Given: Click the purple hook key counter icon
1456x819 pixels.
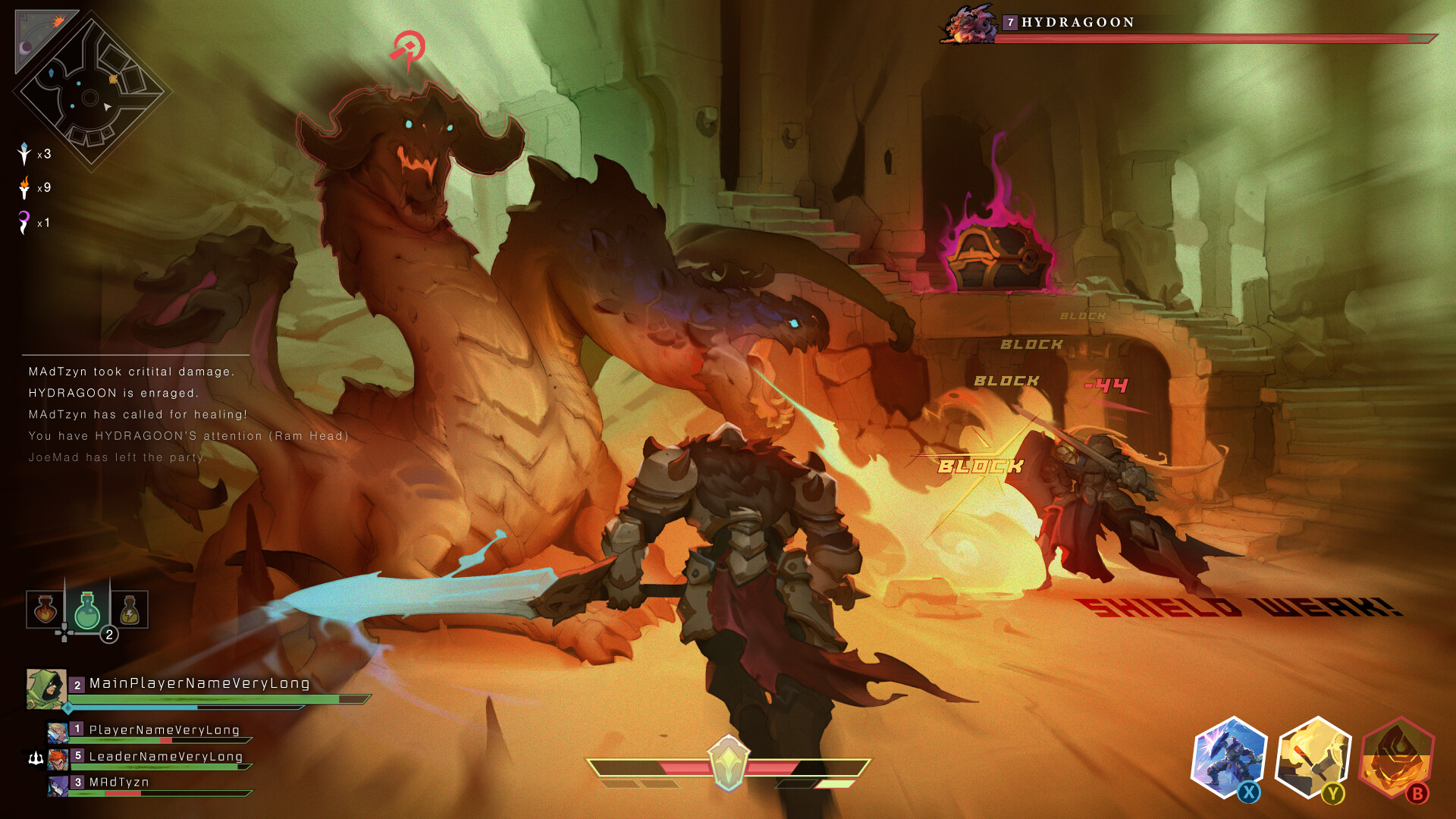Looking at the screenshot, I should [24, 222].
